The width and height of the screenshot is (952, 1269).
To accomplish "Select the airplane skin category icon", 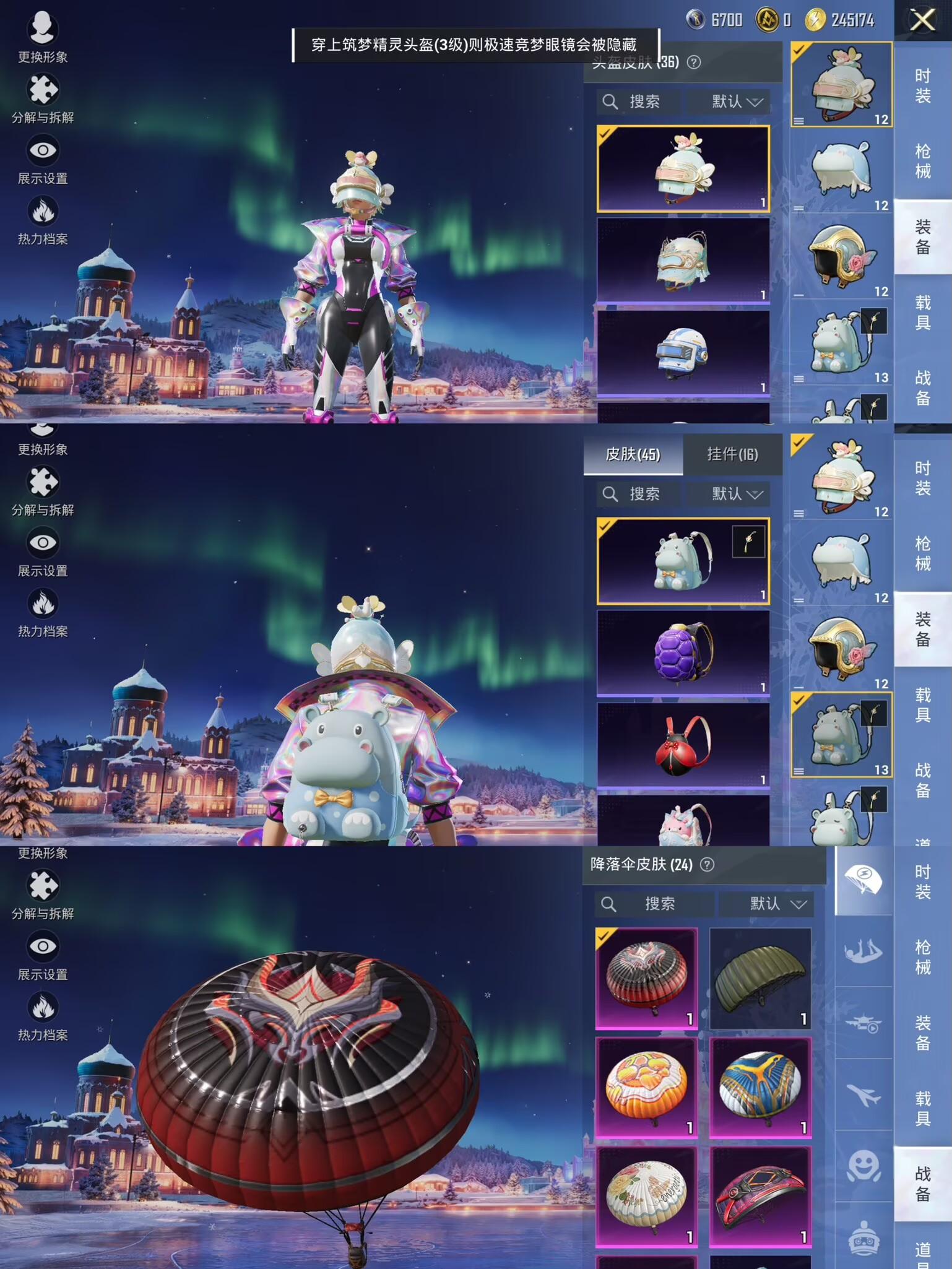I will point(863,1095).
